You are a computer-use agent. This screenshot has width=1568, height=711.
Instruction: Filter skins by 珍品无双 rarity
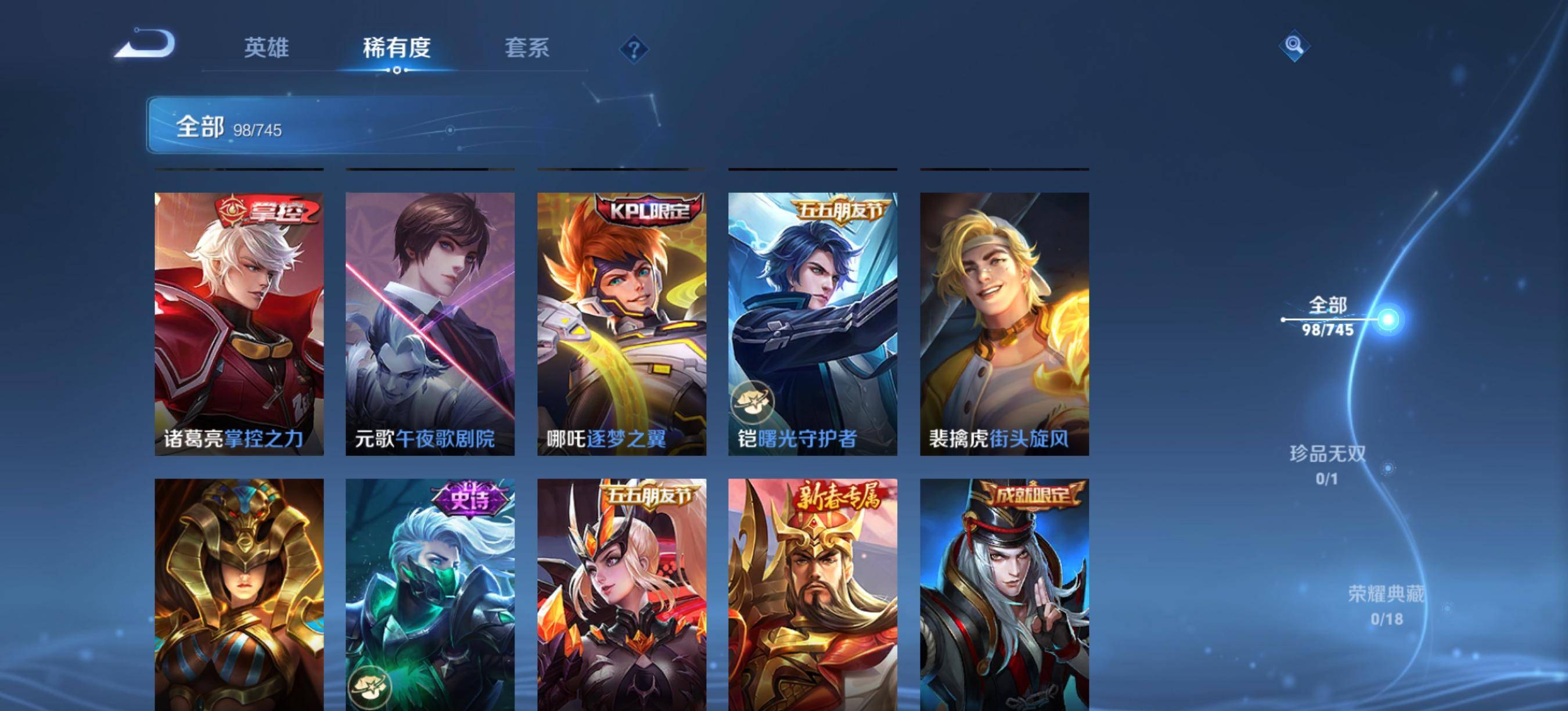point(1328,465)
